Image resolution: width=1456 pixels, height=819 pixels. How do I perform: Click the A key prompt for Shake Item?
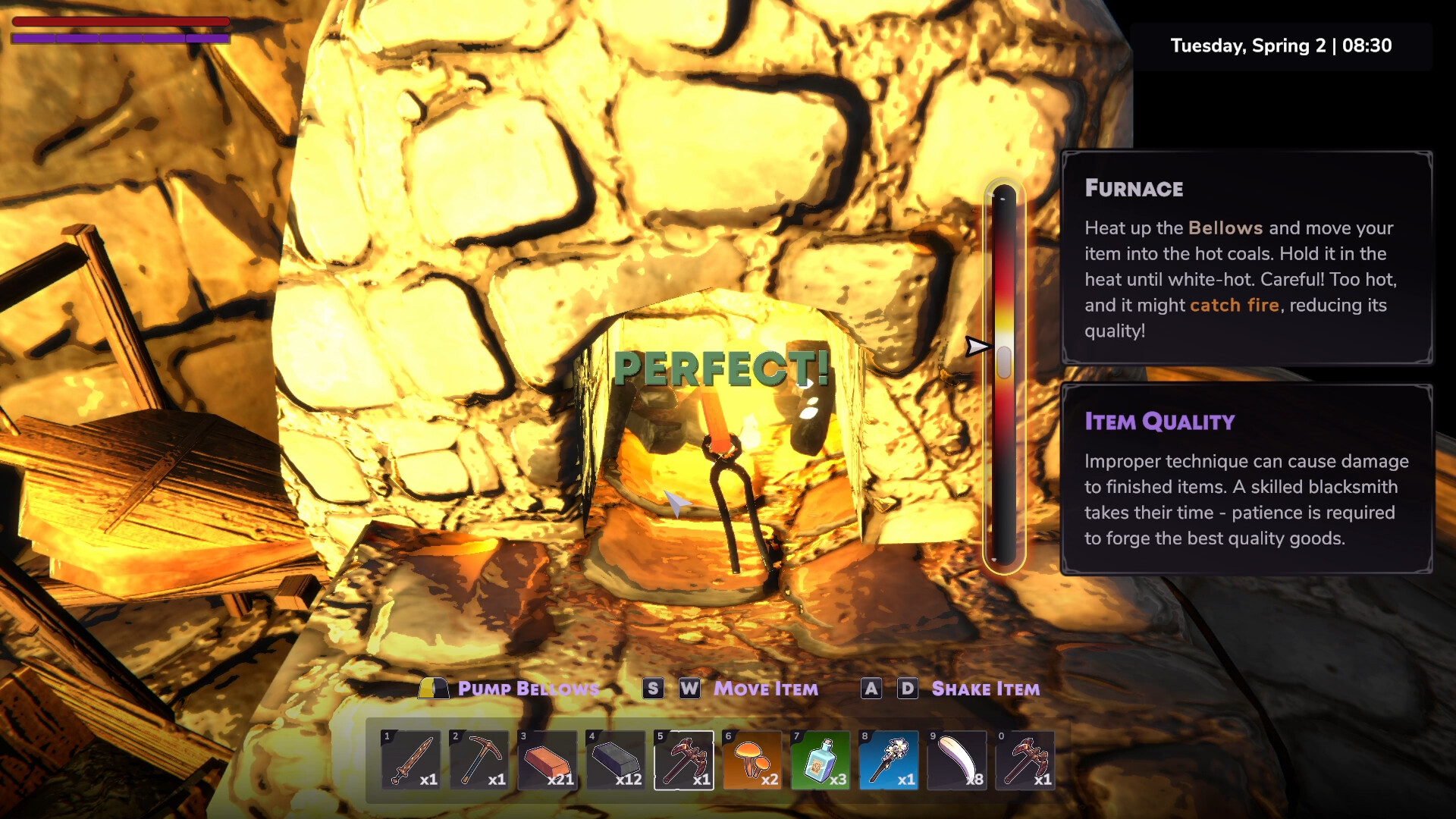pyautogui.click(x=871, y=689)
